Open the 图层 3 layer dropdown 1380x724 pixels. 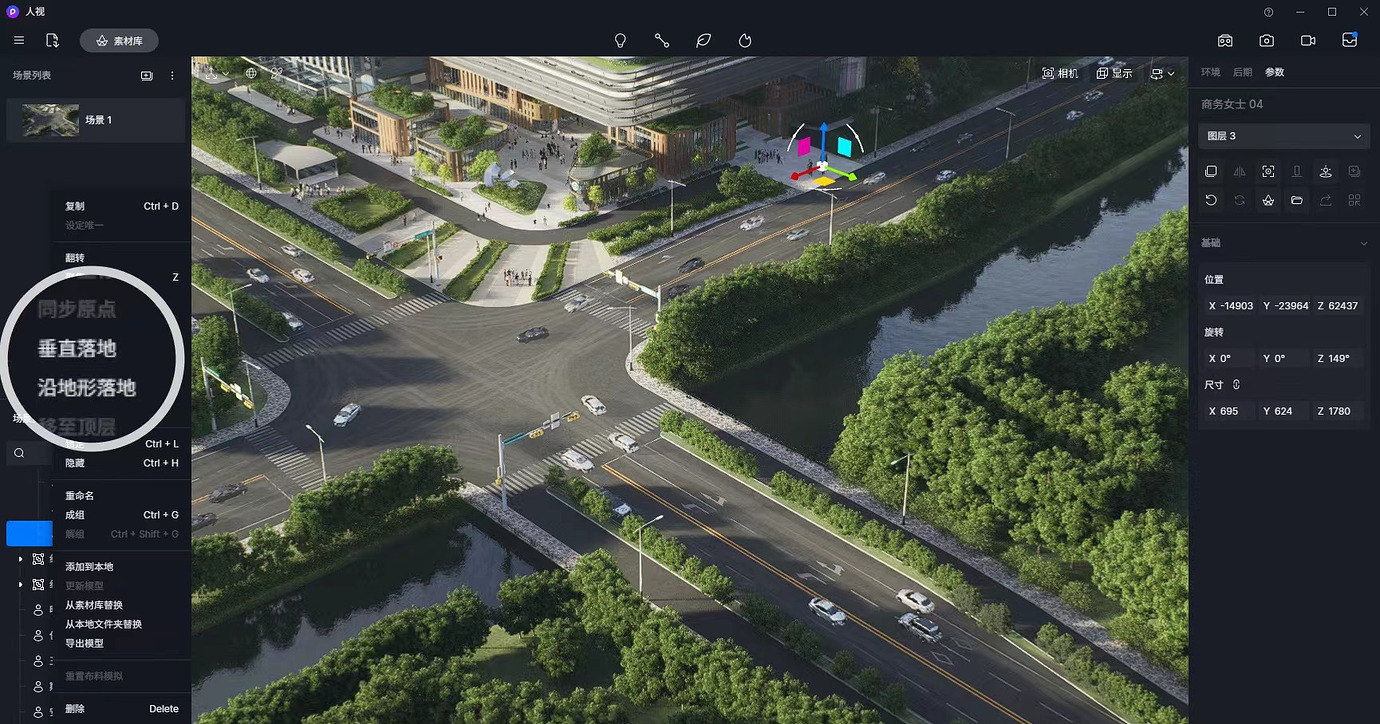click(x=1284, y=136)
